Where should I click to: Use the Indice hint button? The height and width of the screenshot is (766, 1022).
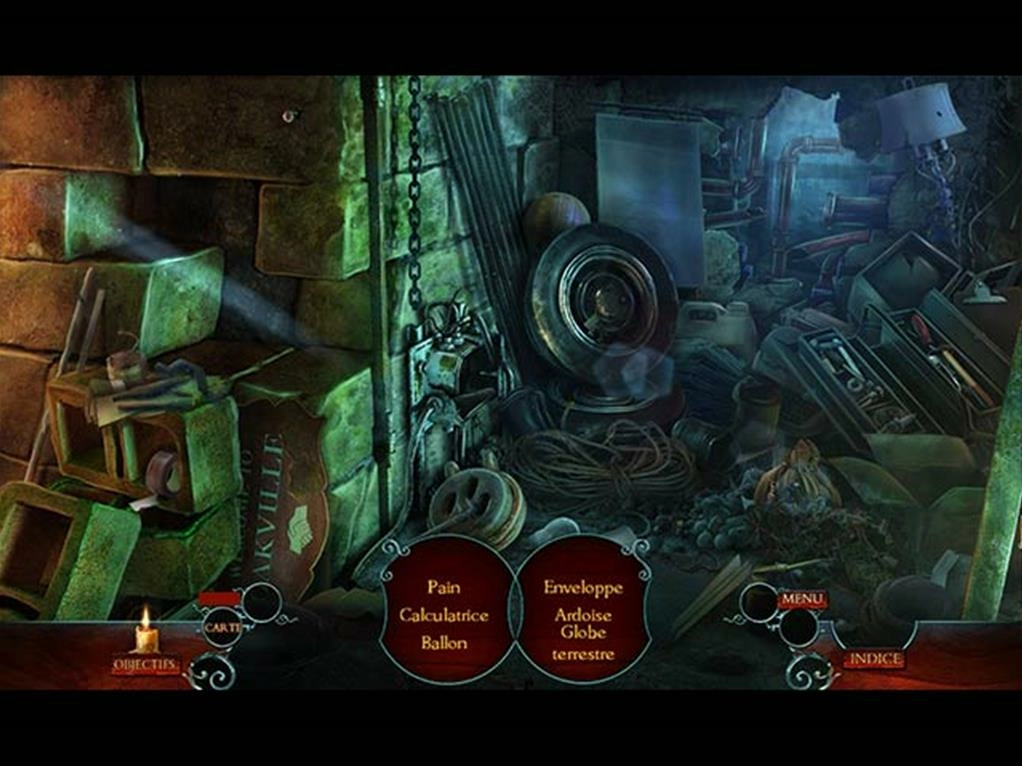pyautogui.click(x=875, y=659)
